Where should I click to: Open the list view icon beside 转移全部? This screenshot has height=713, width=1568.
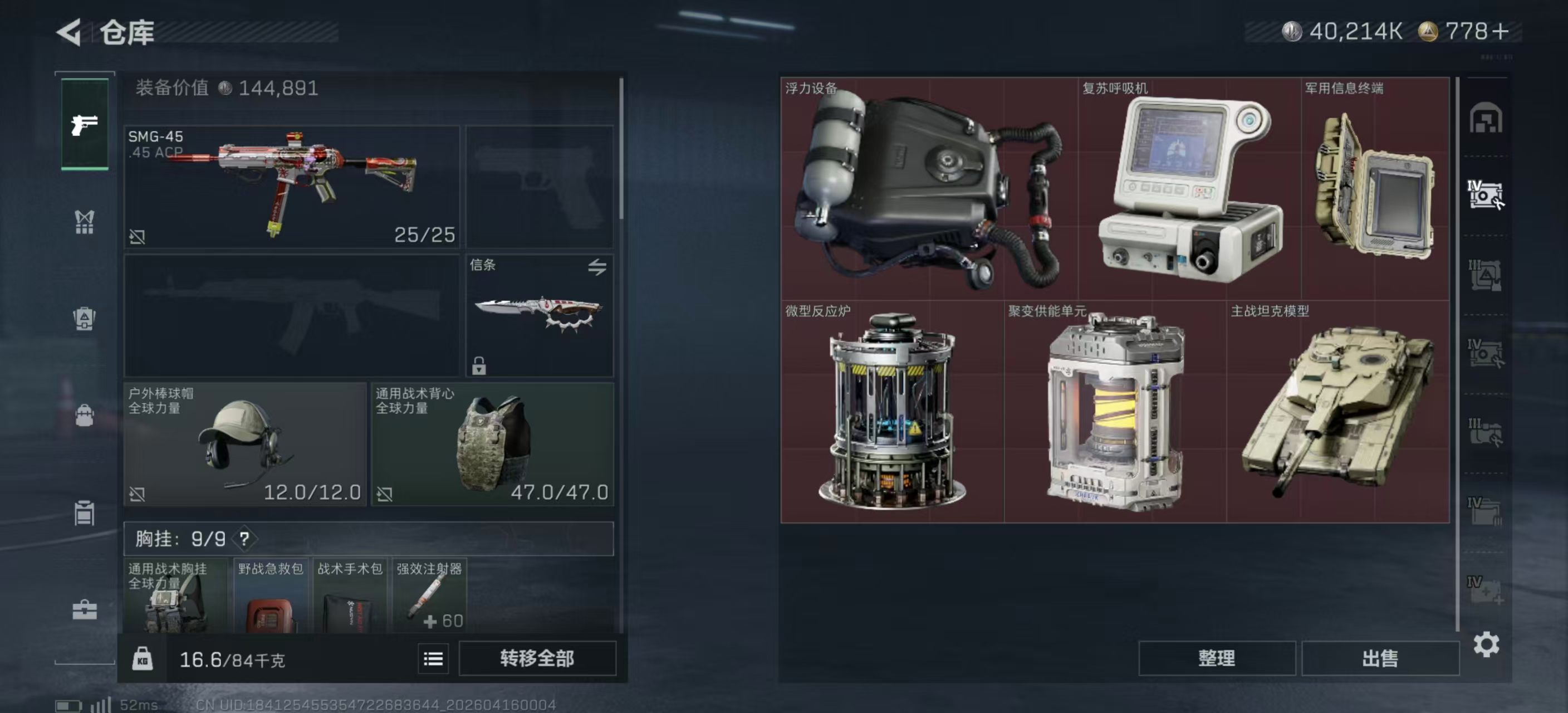tap(433, 659)
